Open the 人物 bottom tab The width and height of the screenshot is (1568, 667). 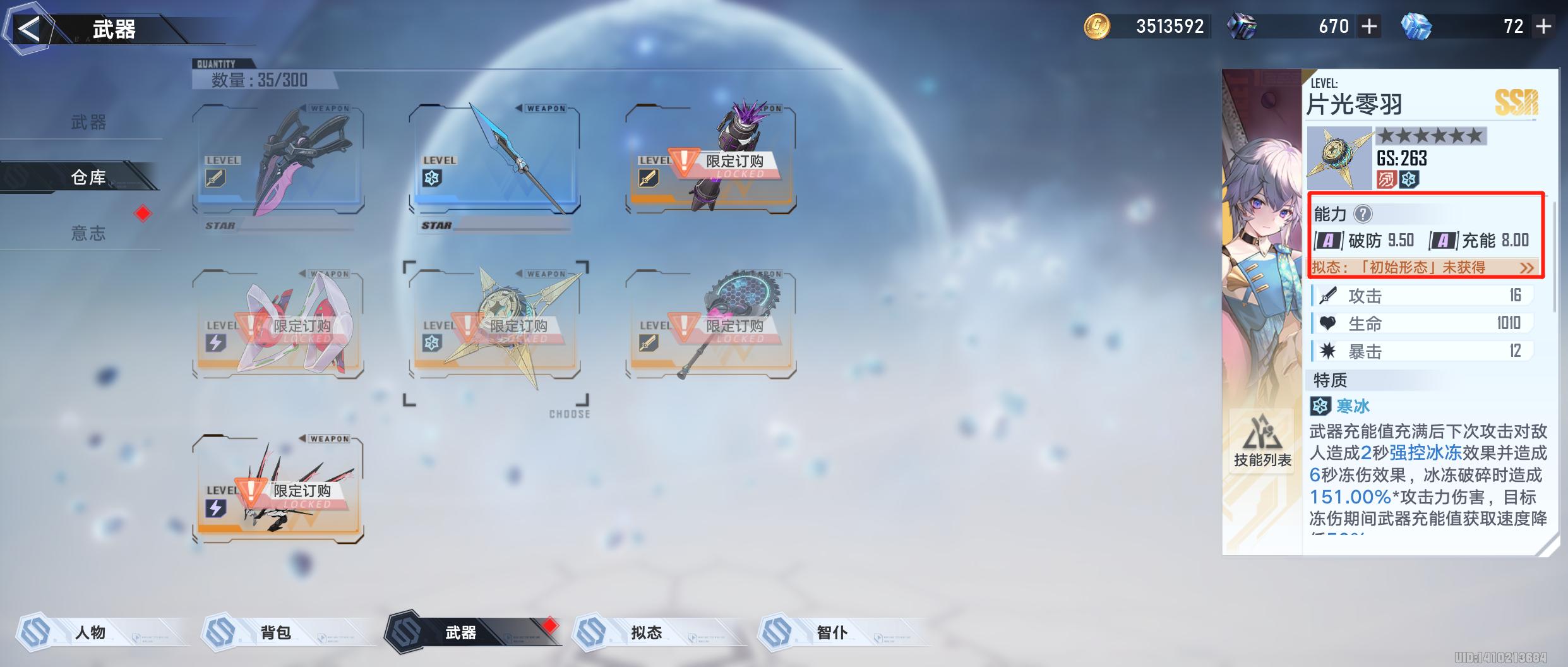90,632
